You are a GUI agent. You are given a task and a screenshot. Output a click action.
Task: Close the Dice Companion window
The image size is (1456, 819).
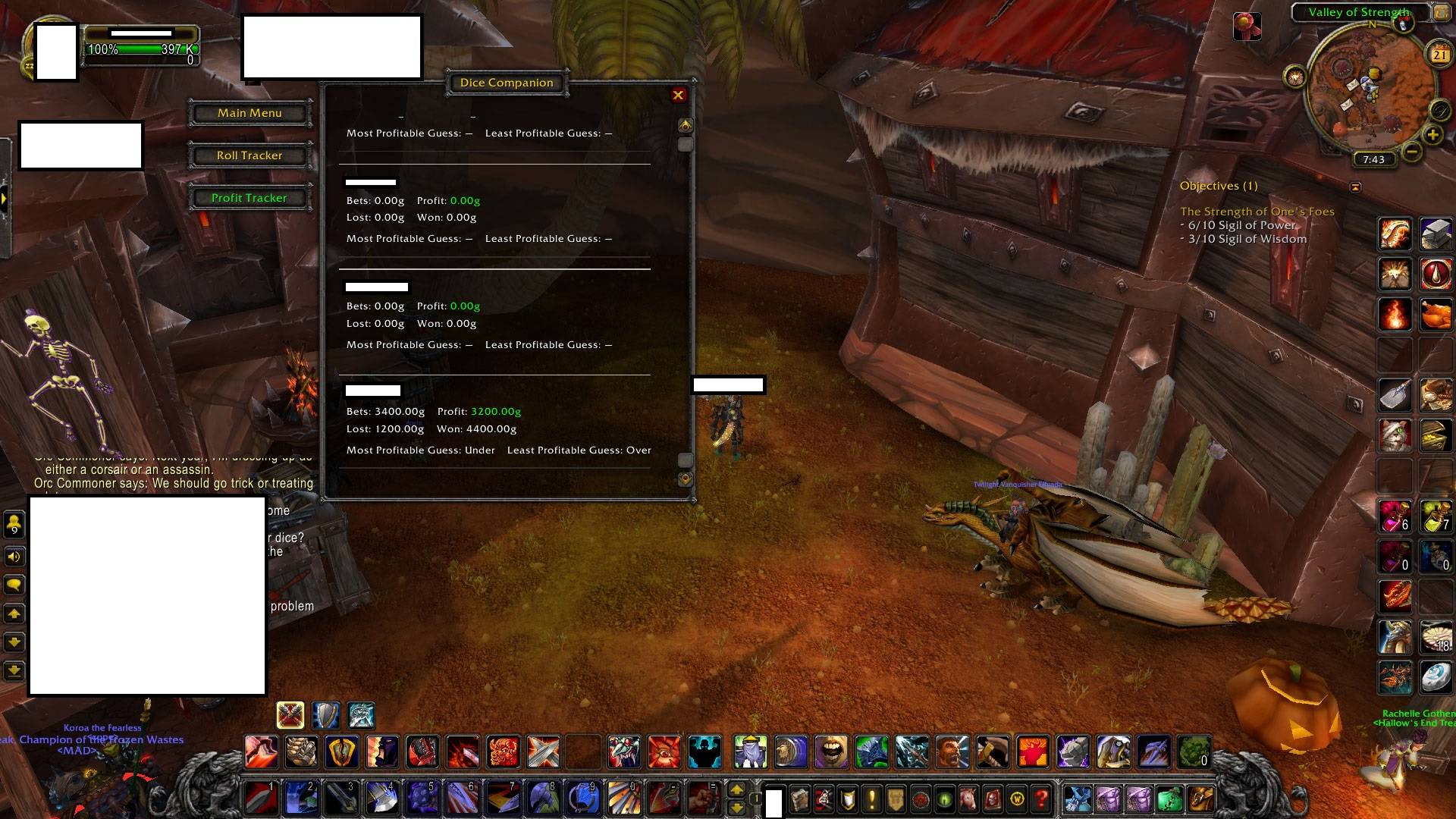tap(678, 95)
